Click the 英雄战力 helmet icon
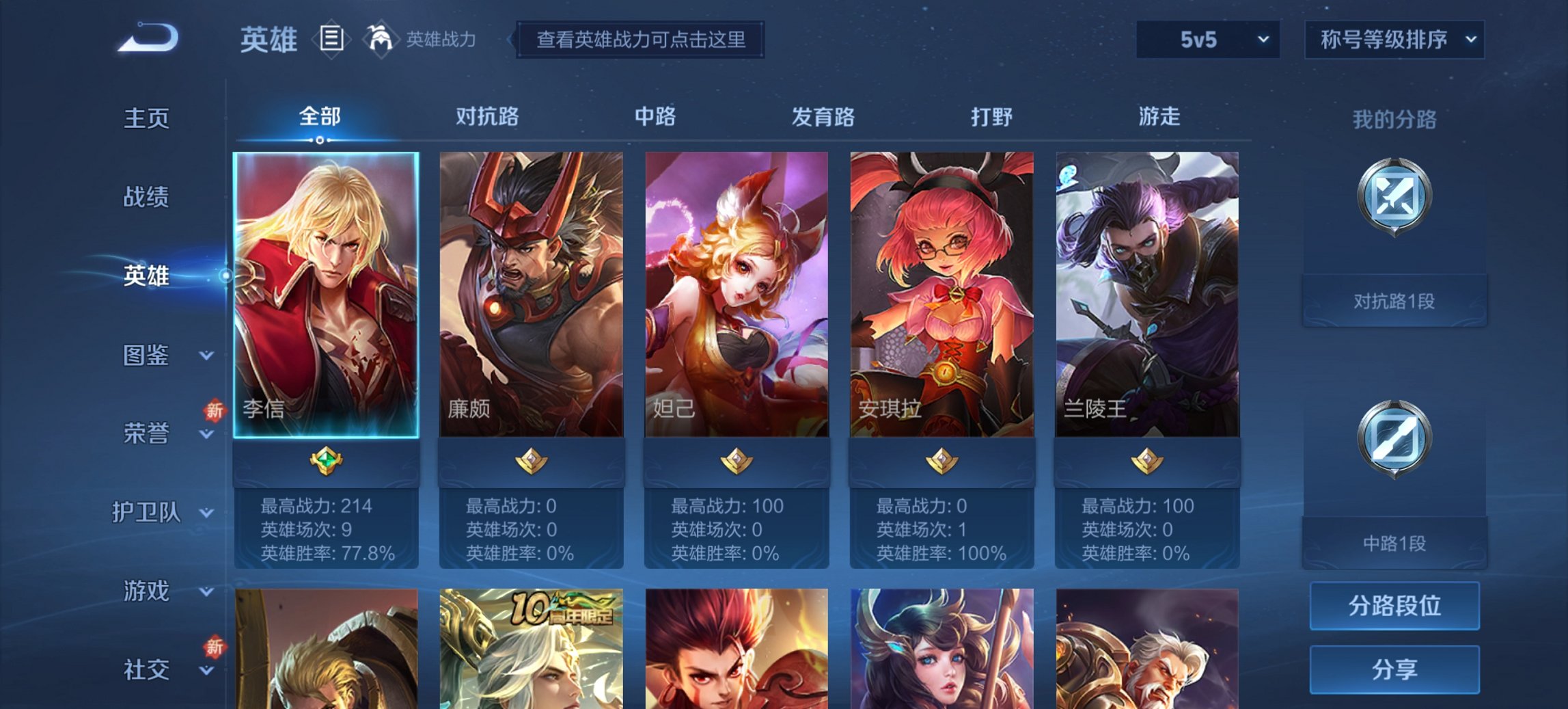Screen dimensions: 1568x709 381,39
